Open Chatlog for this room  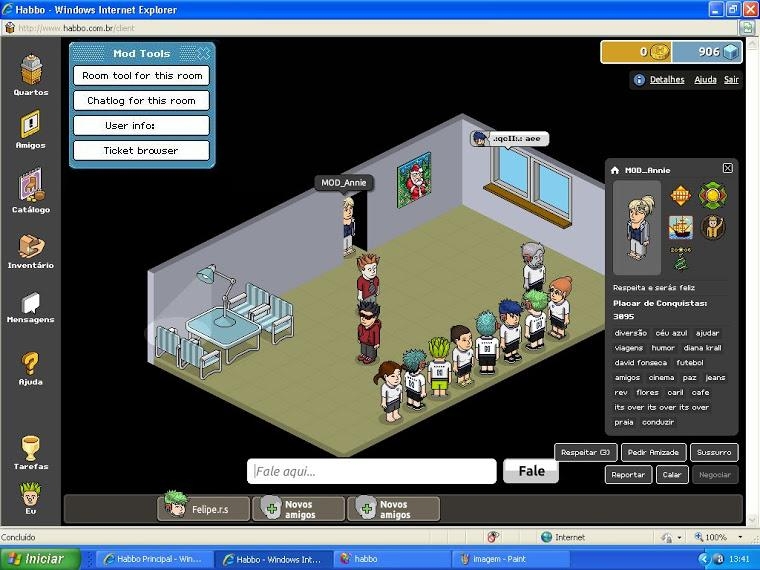pyautogui.click(x=141, y=101)
